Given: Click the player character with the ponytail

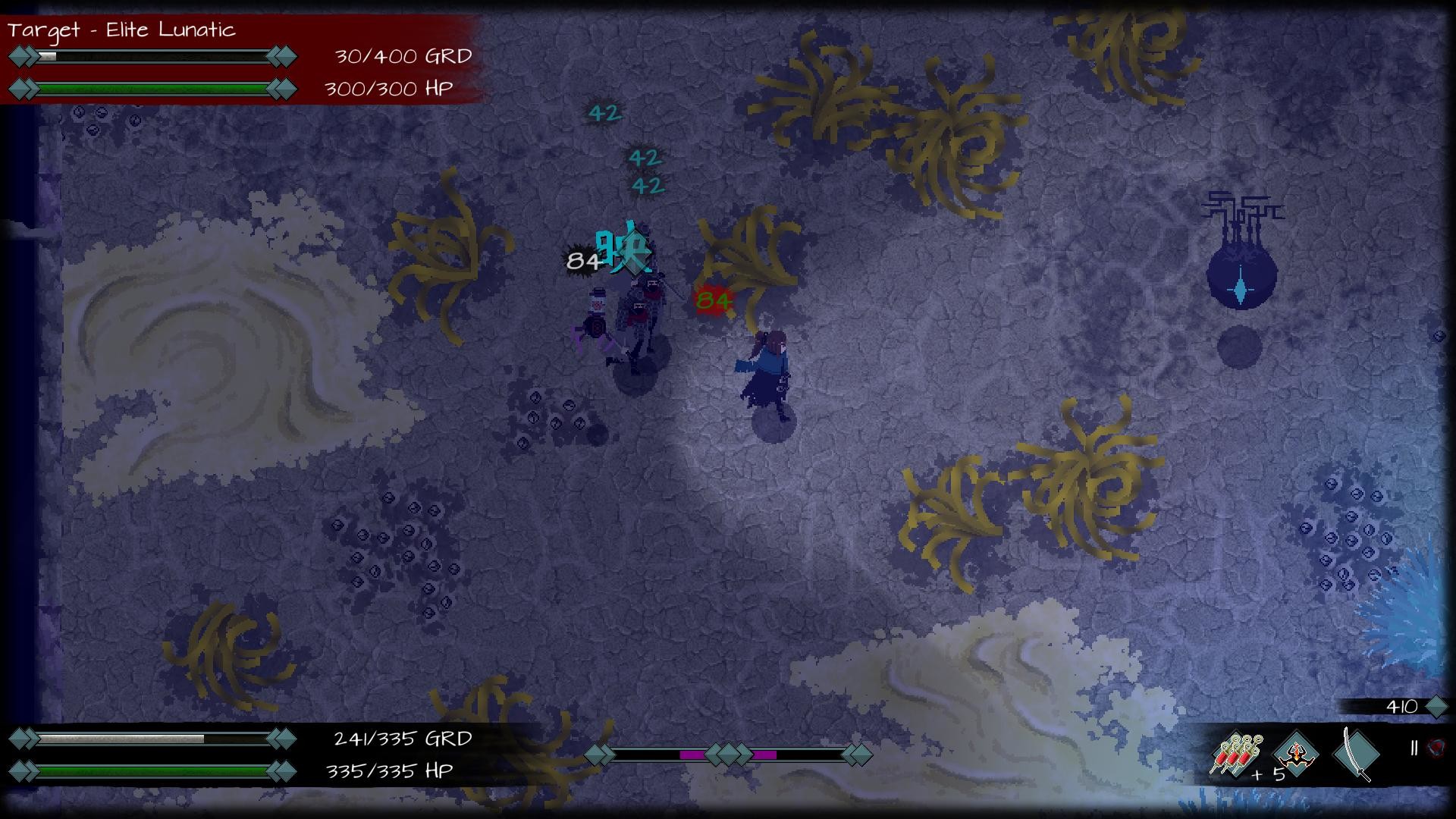Looking at the screenshot, I should coord(767,372).
